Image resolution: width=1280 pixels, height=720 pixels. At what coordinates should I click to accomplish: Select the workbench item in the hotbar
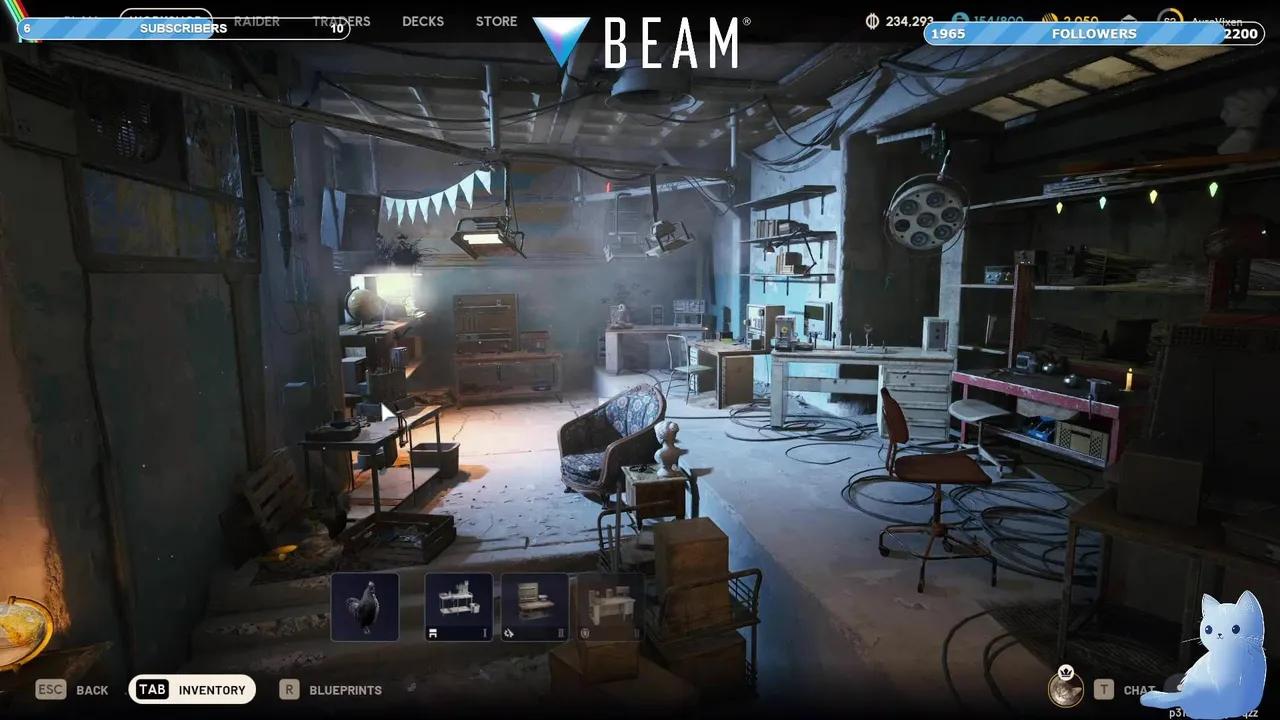[x=458, y=605]
